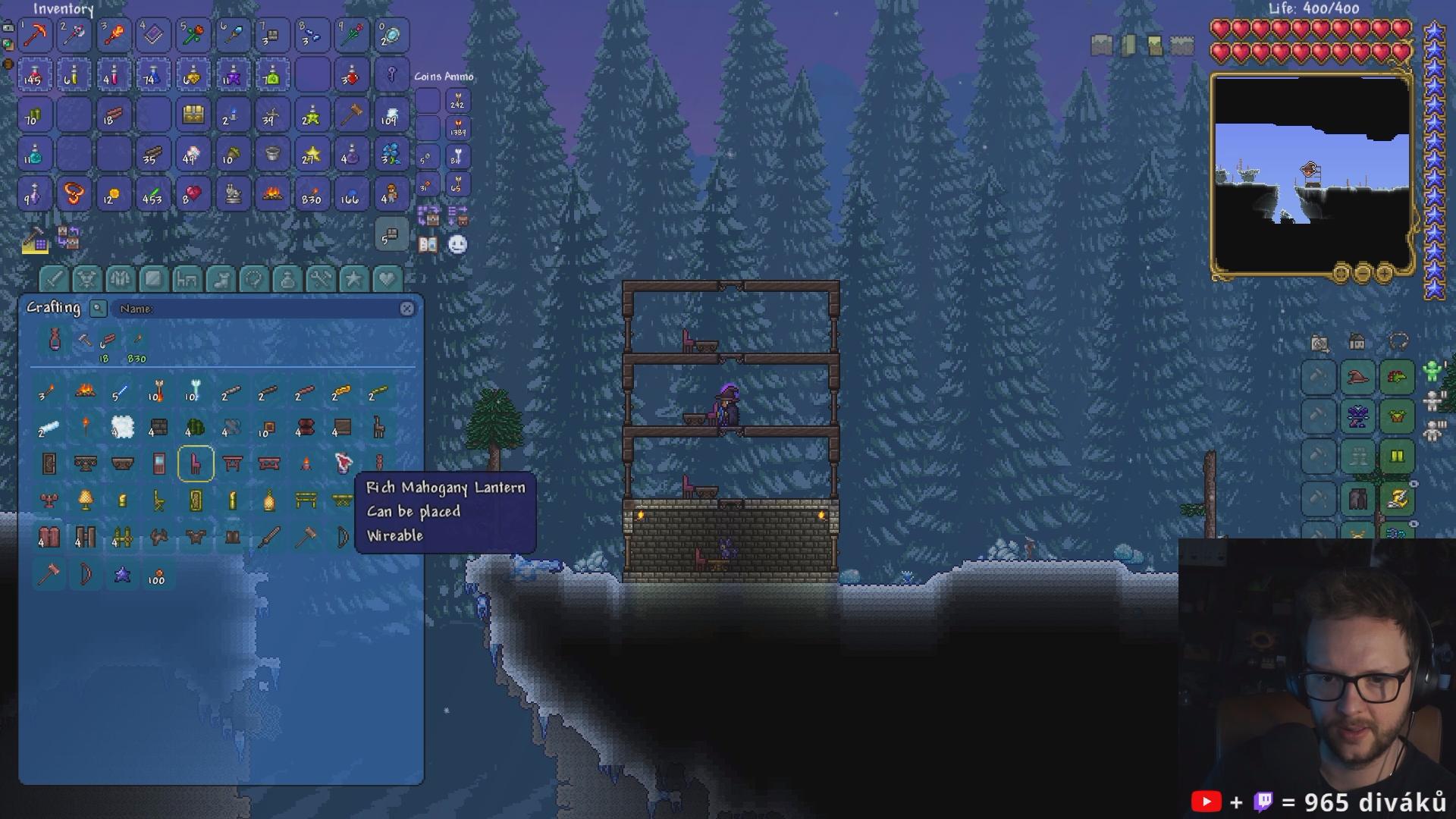Viewport: 1456px width, 819px height.
Task: Open the potions filter tab
Action: [287, 279]
